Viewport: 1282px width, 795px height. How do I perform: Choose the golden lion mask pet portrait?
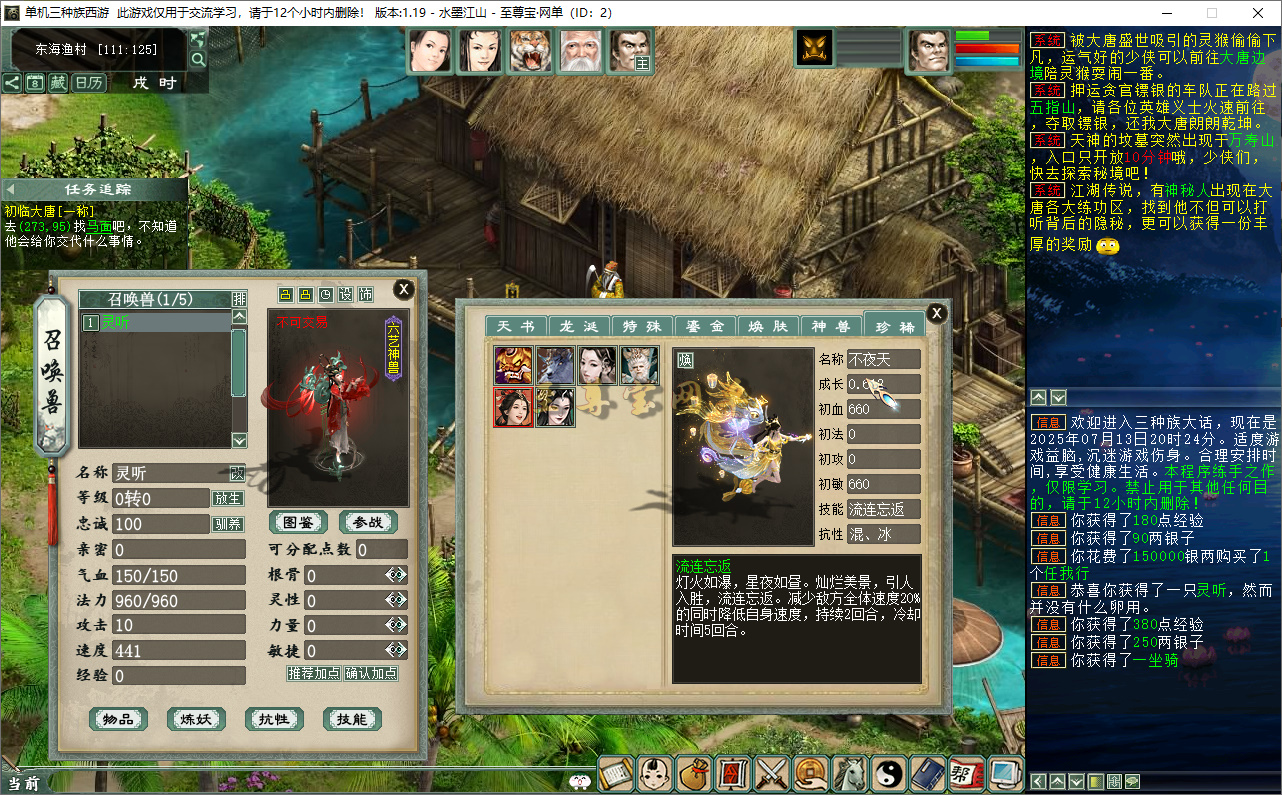(x=514, y=366)
